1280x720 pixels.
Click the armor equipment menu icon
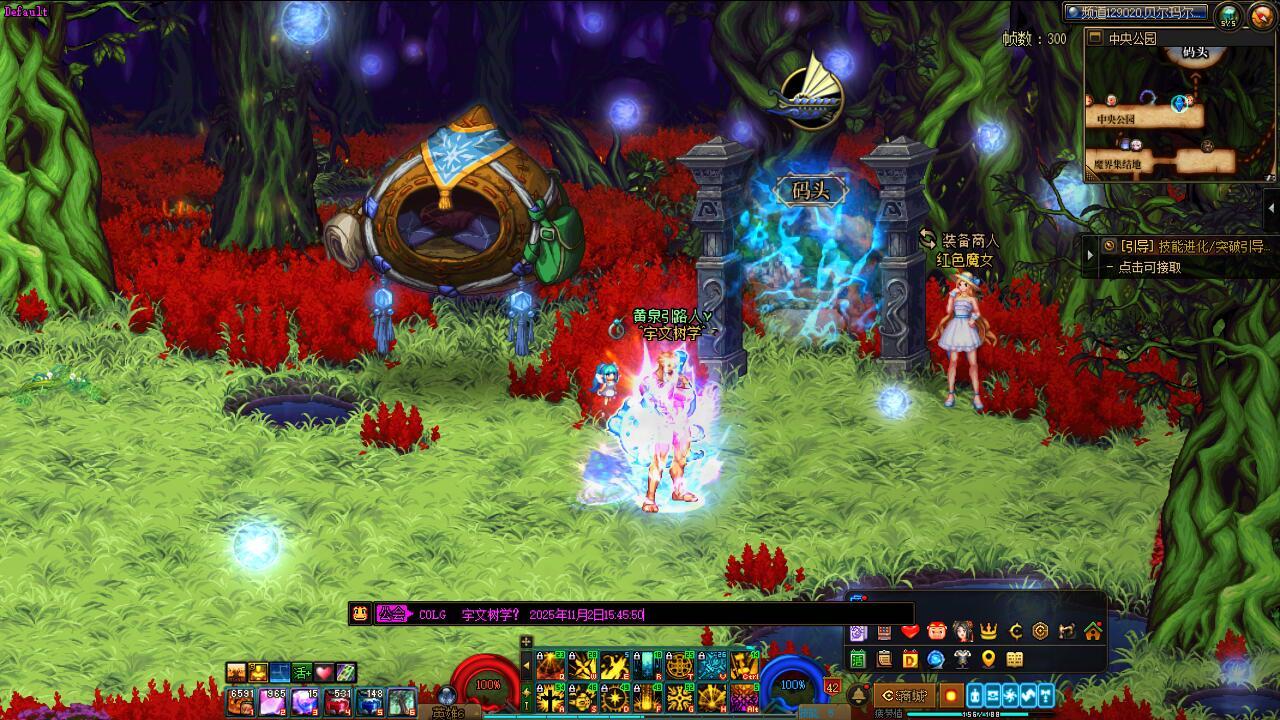point(962,659)
